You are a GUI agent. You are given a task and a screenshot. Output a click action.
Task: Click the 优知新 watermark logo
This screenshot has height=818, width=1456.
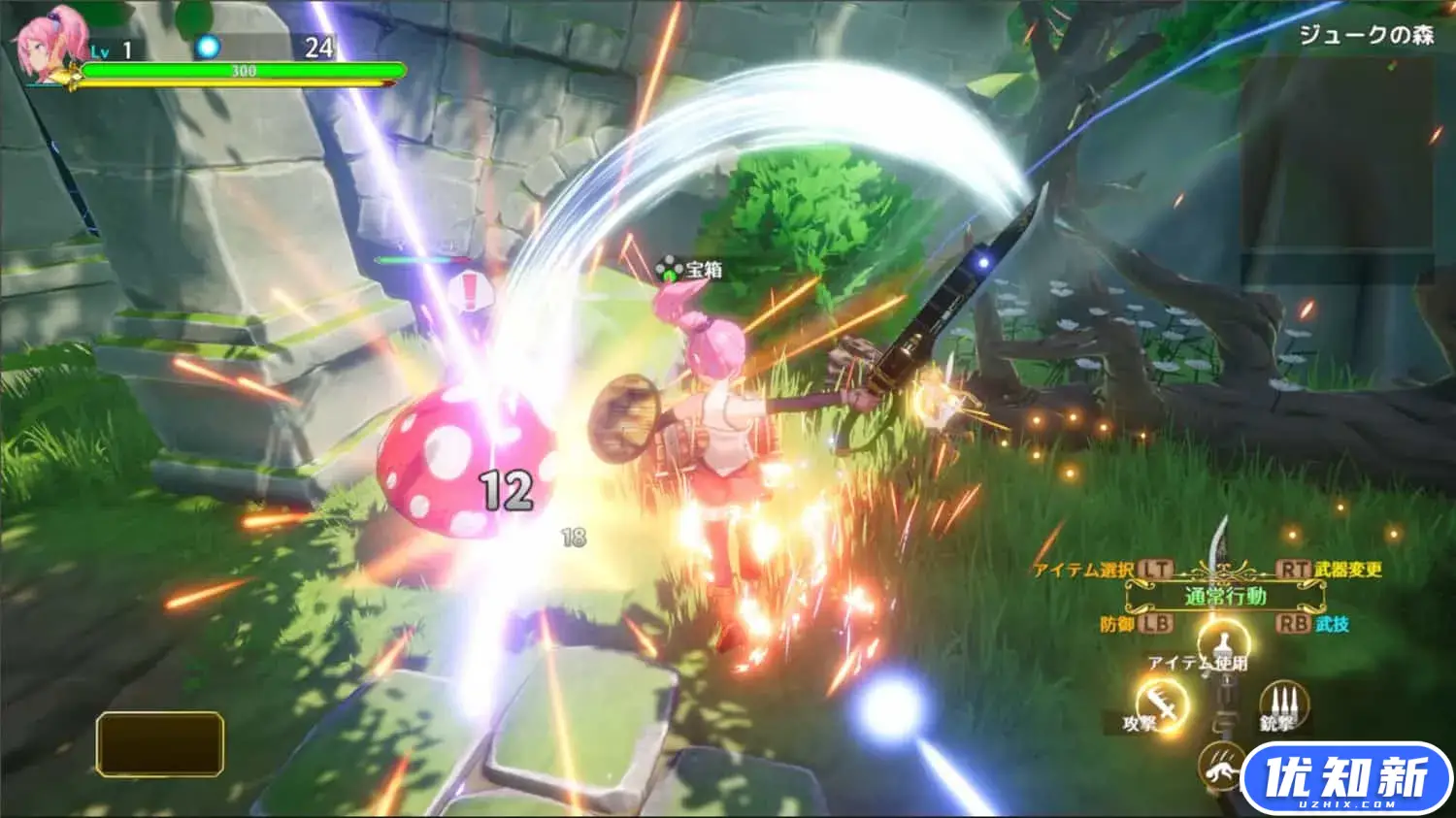1345,778
